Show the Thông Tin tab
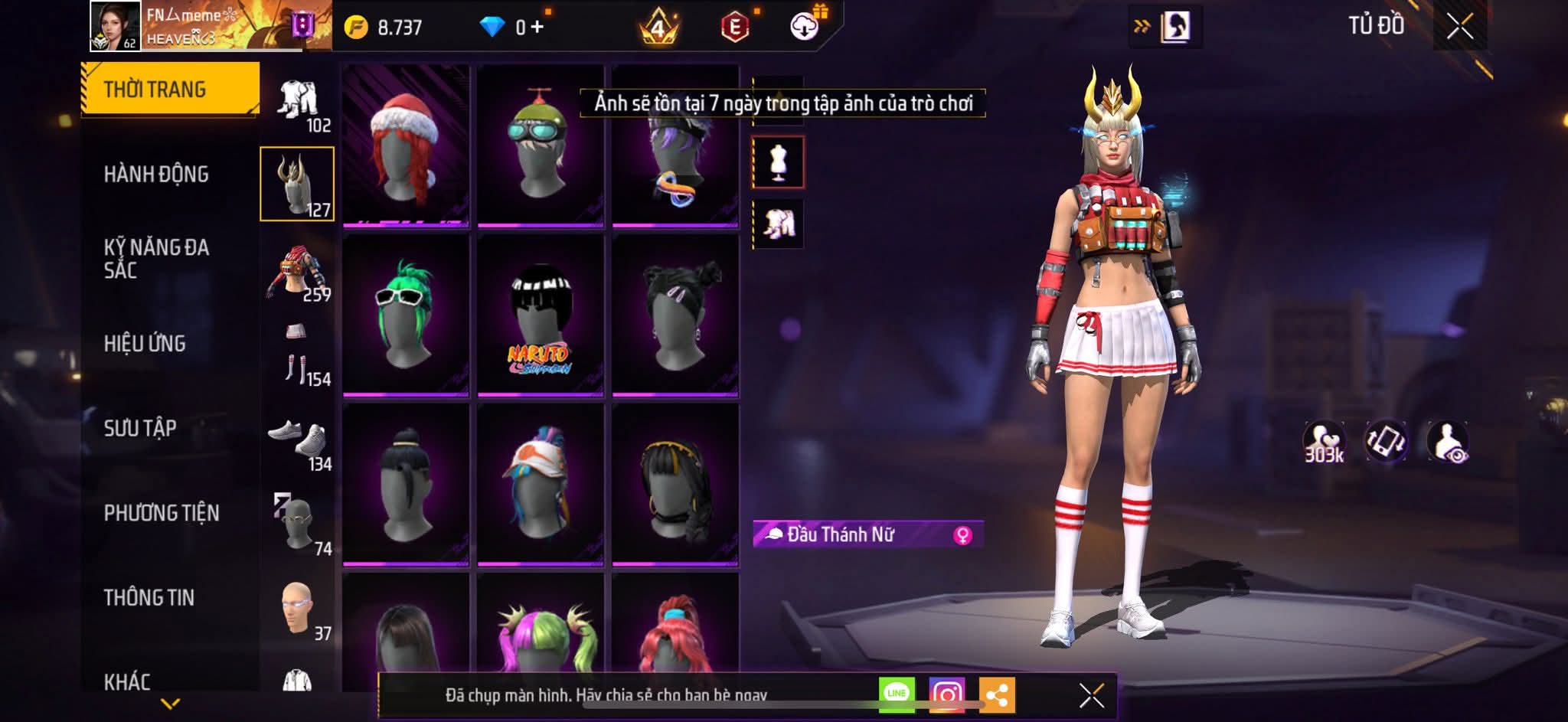 point(149,597)
